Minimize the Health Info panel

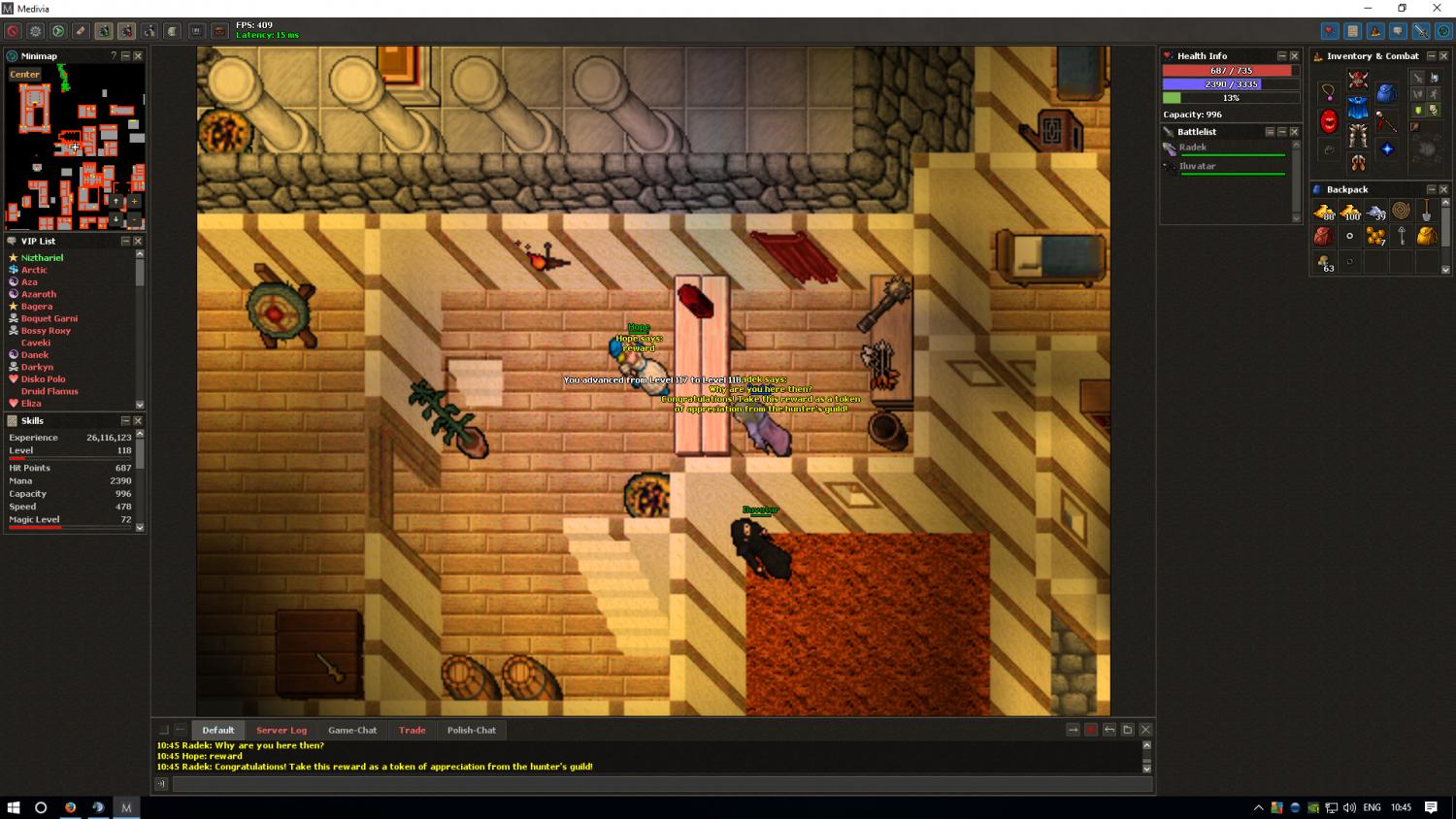pos(1281,56)
